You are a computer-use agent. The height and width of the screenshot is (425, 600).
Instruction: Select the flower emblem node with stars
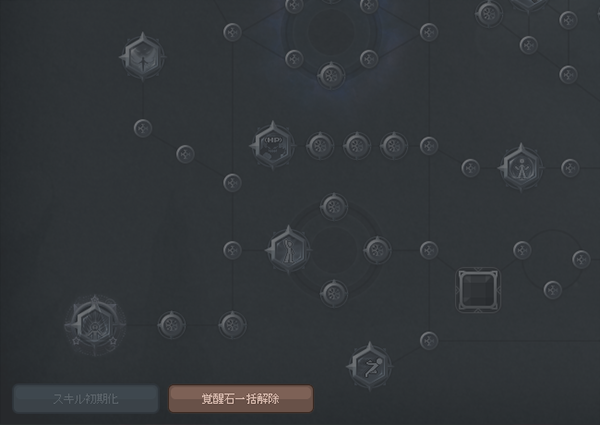(95, 324)
